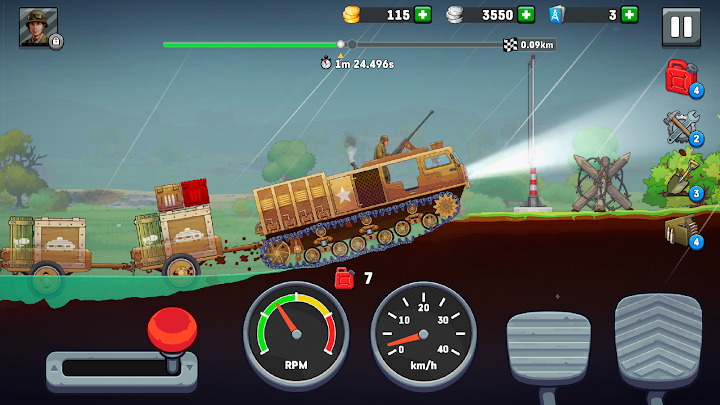Pause the game
720x405 pixels.
click(x=681, y=27)
